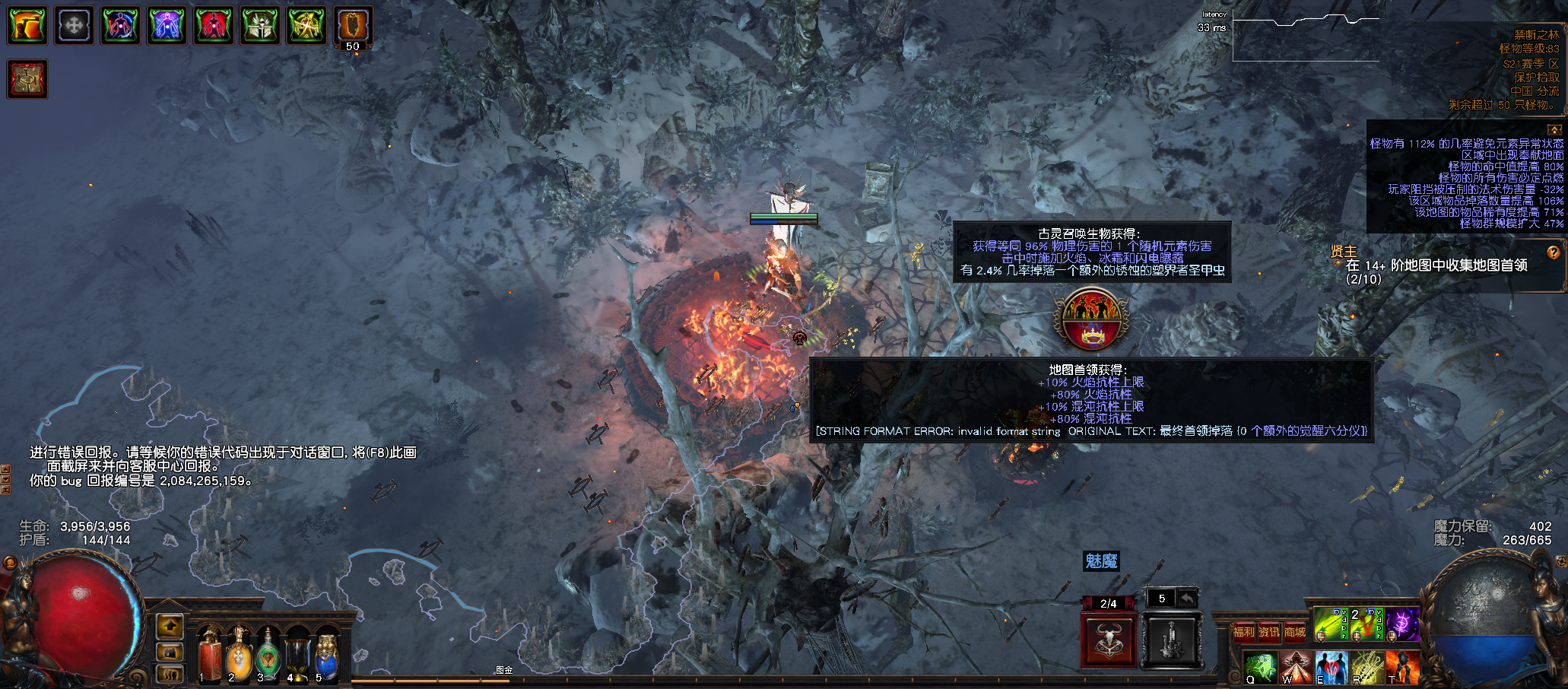Screen dimensions: 1568x689
Task: Click the grey return-arrow button
Action: coord(1188,599)
